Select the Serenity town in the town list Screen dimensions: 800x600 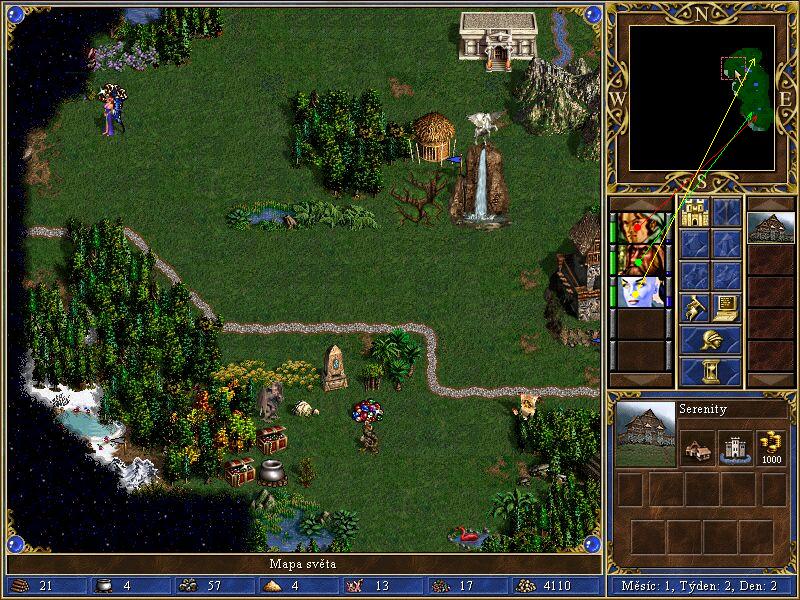point(771,227)
